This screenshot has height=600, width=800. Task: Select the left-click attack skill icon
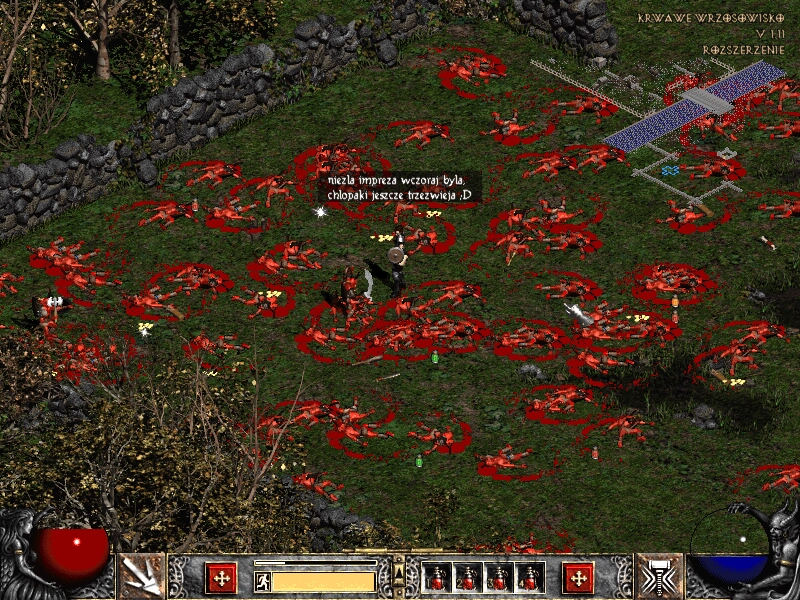coord(141,576)
